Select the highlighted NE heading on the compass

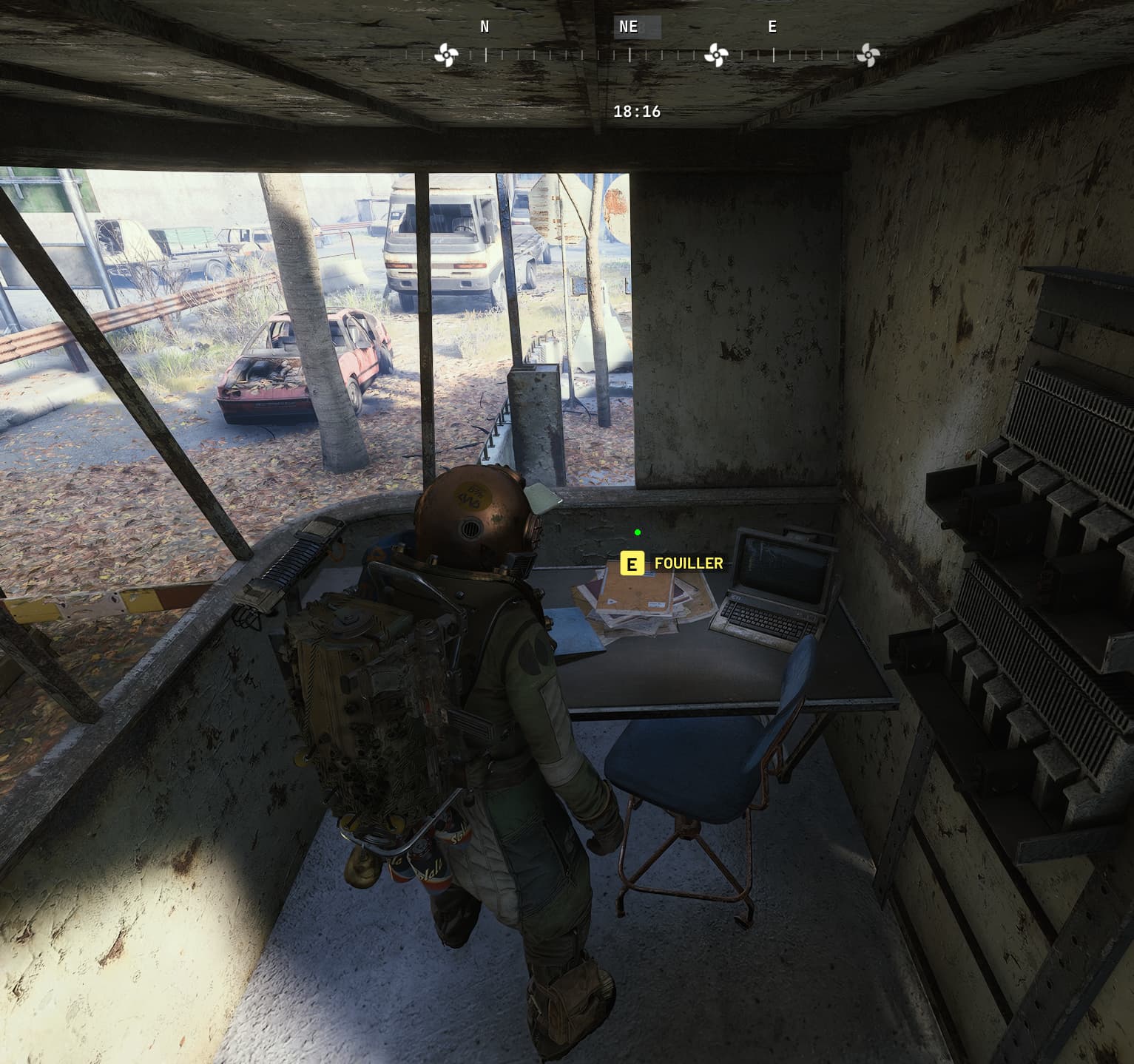point(629,27)
